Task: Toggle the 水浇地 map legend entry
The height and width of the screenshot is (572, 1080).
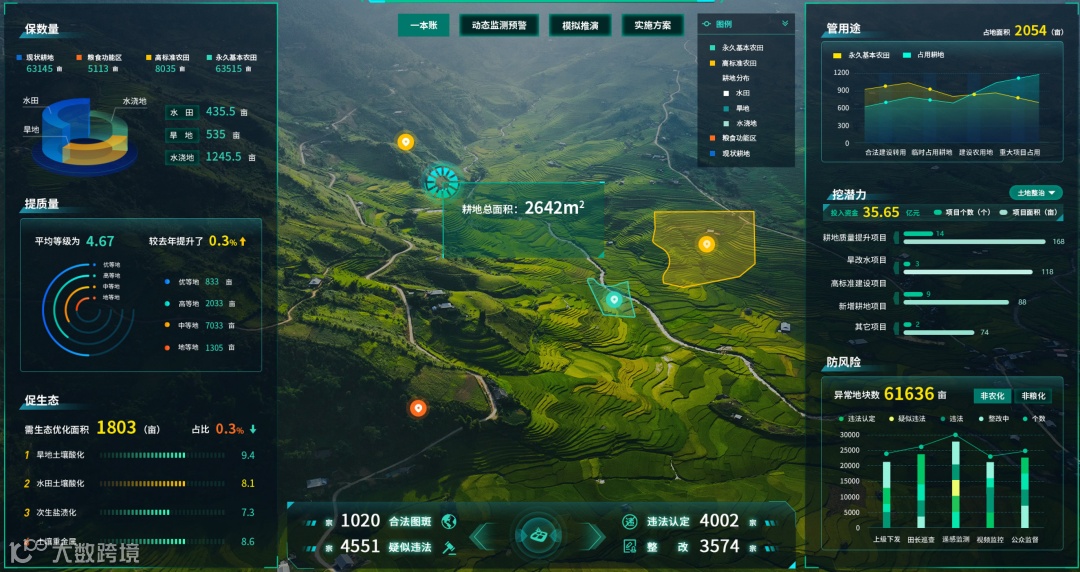Action: pyautogui.click(x=745, y=123)
